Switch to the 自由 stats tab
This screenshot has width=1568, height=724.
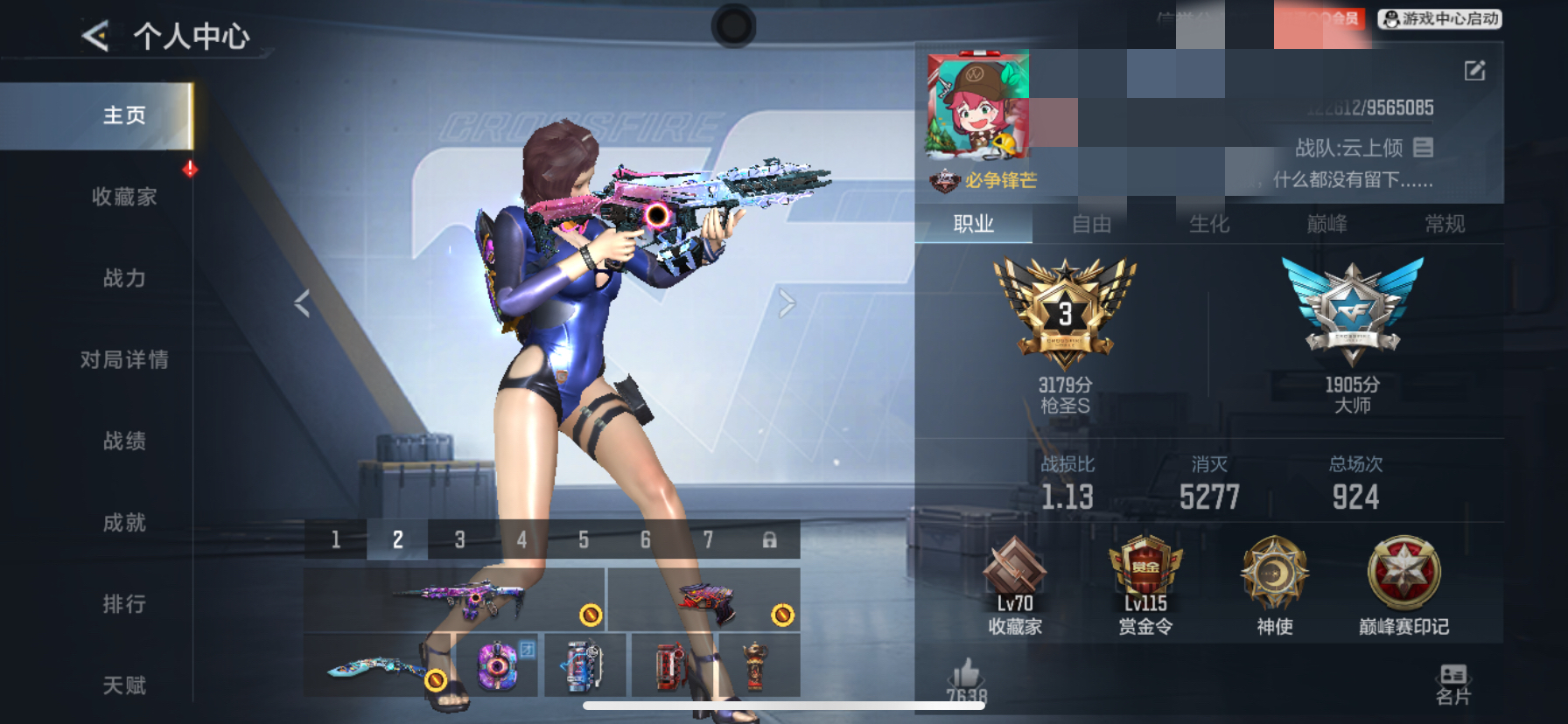[1091, 225]
